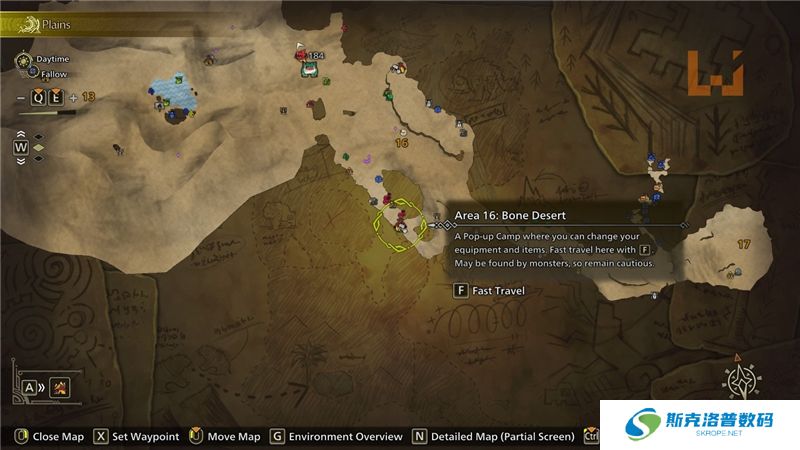The height and width of the screenshot is (450, 800).
Task: Fast Travel to the Bone Desert camp
Action: (x=488, y=291)
